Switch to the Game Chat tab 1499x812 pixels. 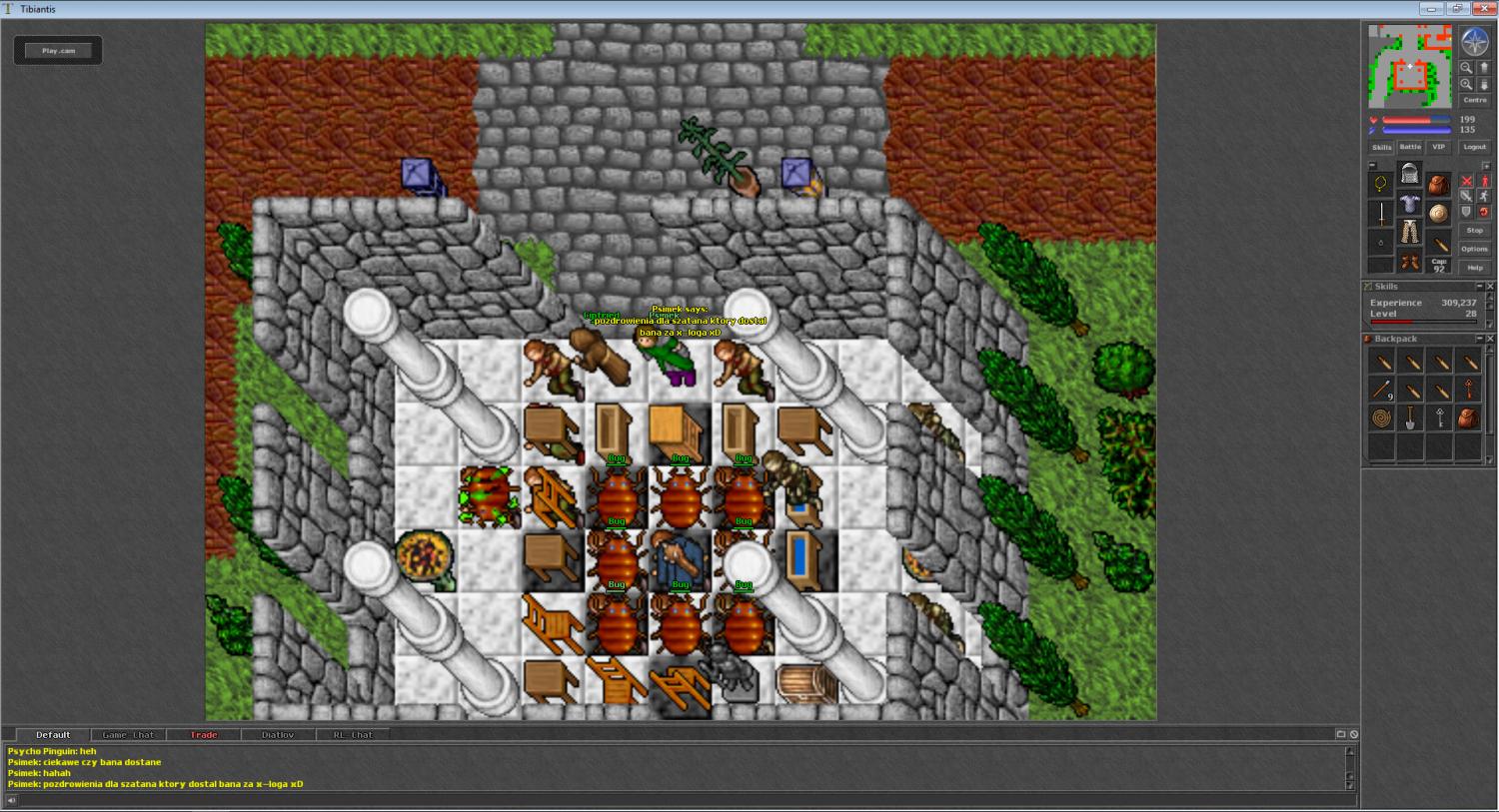click(x=129, y=735)
